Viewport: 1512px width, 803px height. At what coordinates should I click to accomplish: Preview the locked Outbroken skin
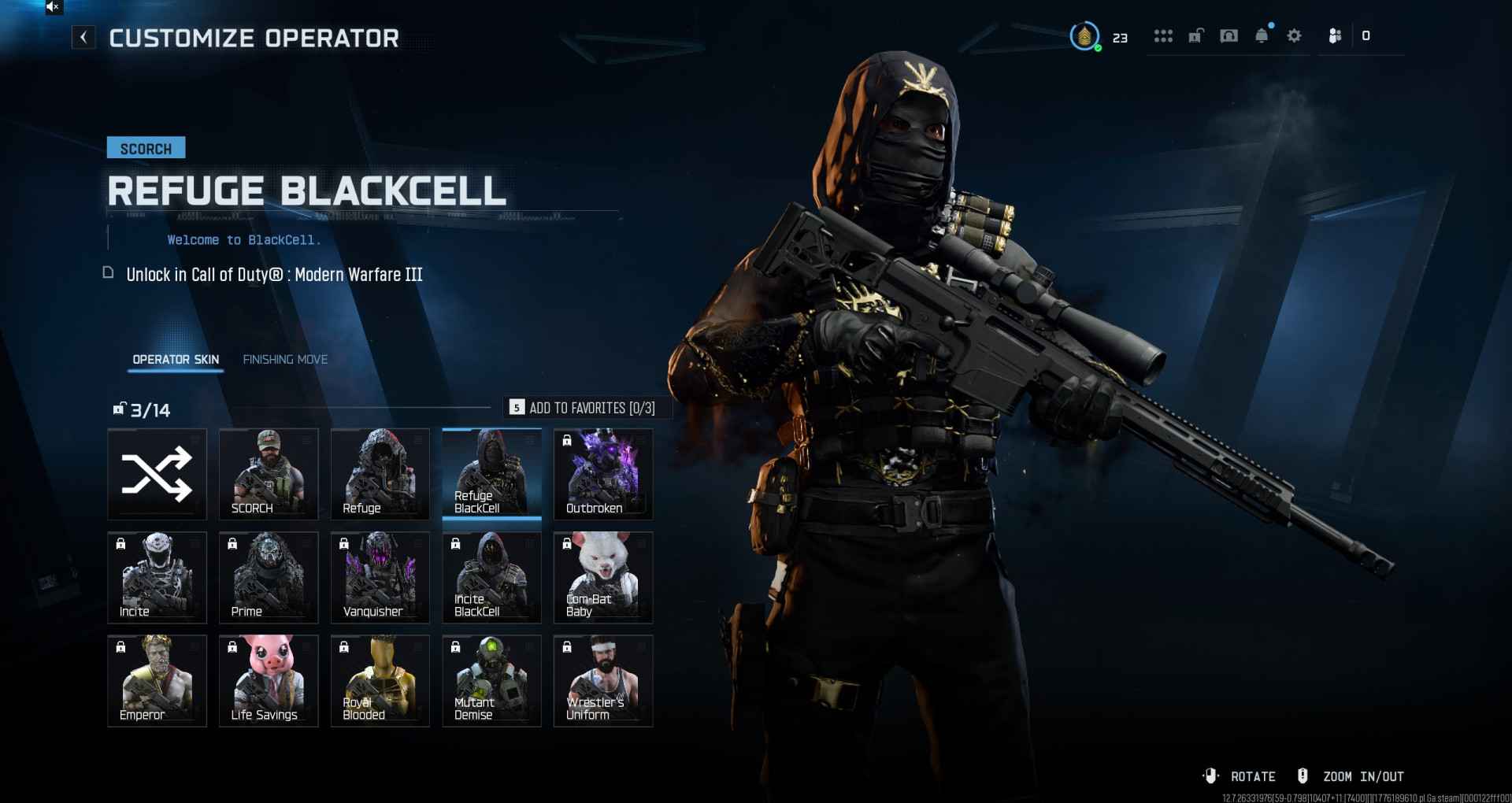(x=603, y=474)
